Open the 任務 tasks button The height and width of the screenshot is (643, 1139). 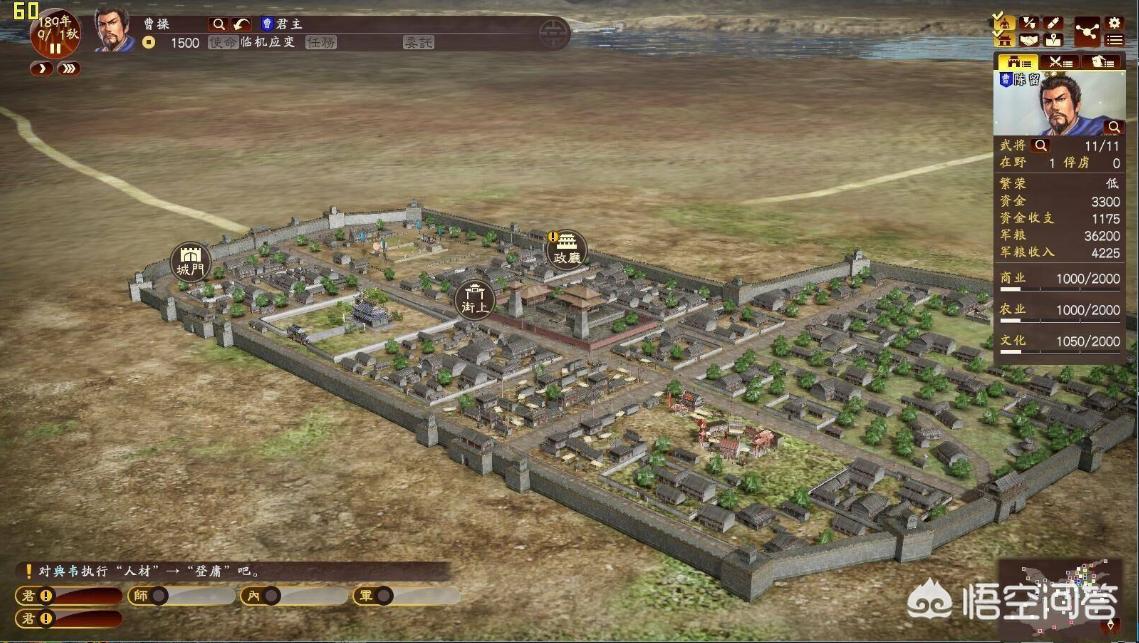click(x=320, y=43)
